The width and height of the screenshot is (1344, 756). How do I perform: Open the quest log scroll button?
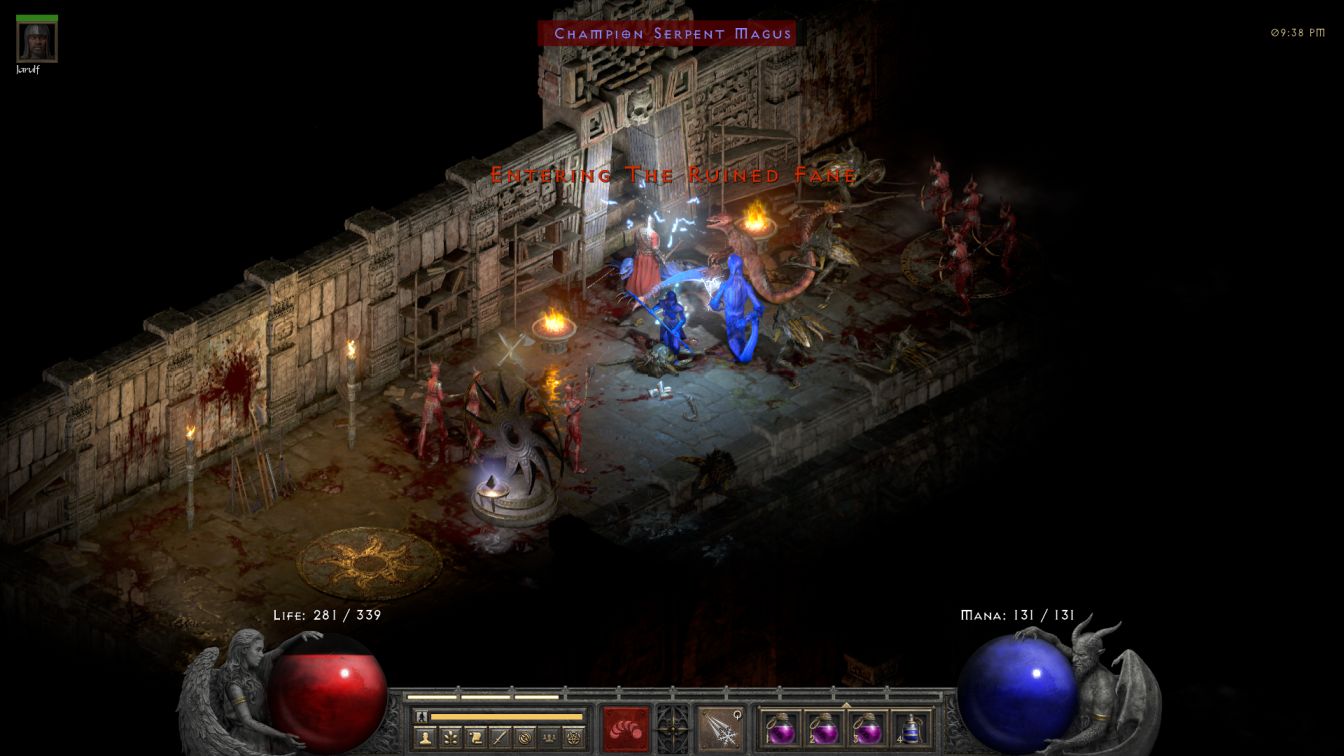[x=475, y=738]
